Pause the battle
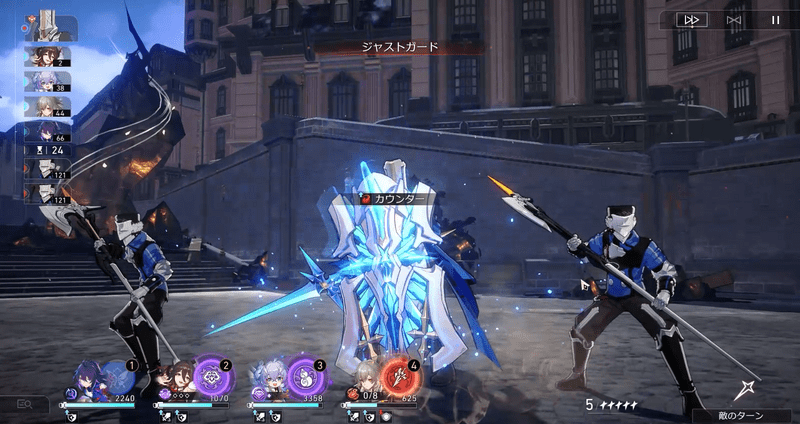Screen dimensions: 800x424 pyautogui.click(x=775, y=19)
